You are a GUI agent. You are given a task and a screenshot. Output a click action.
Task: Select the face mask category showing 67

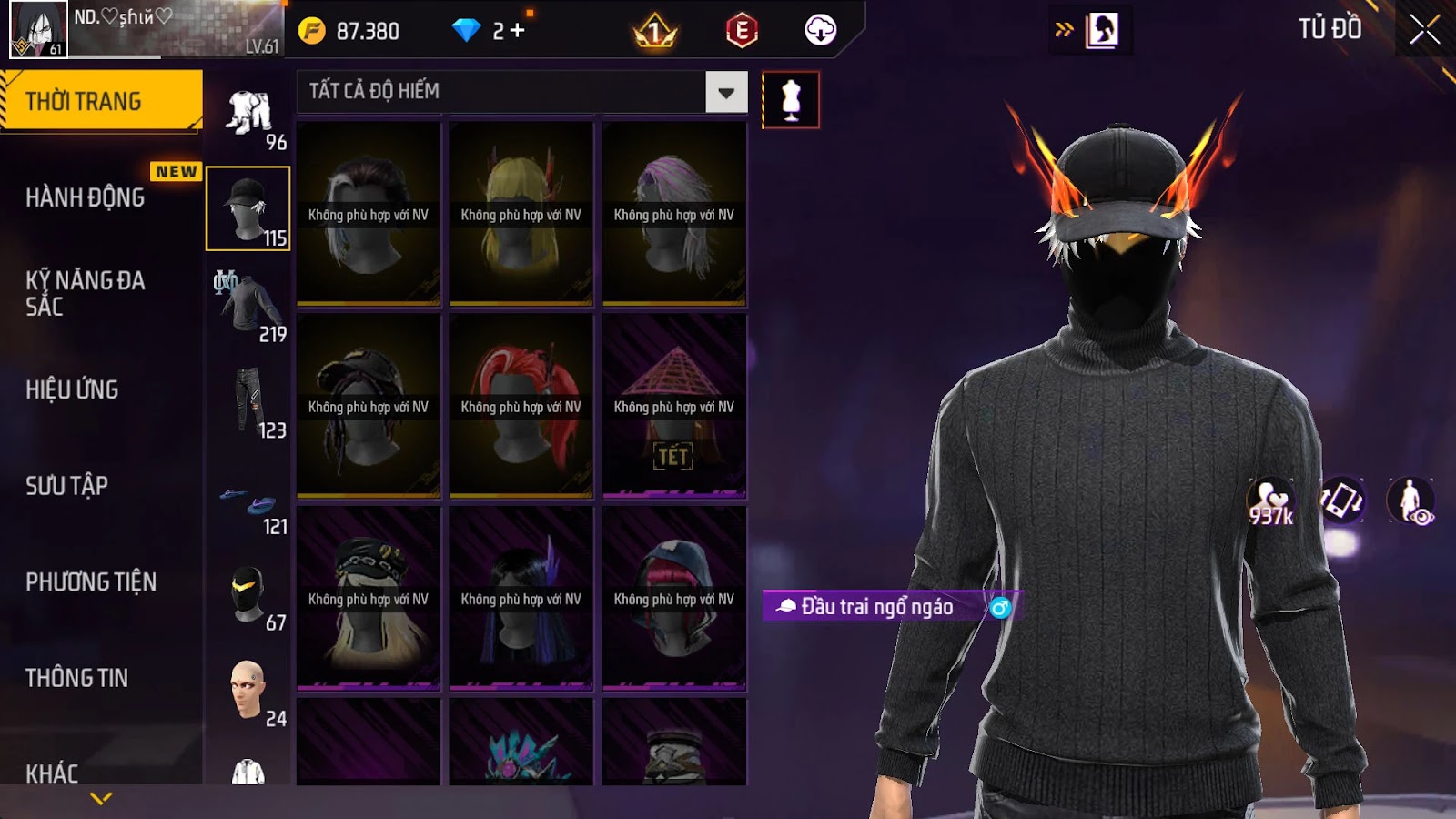pos(248,596)
